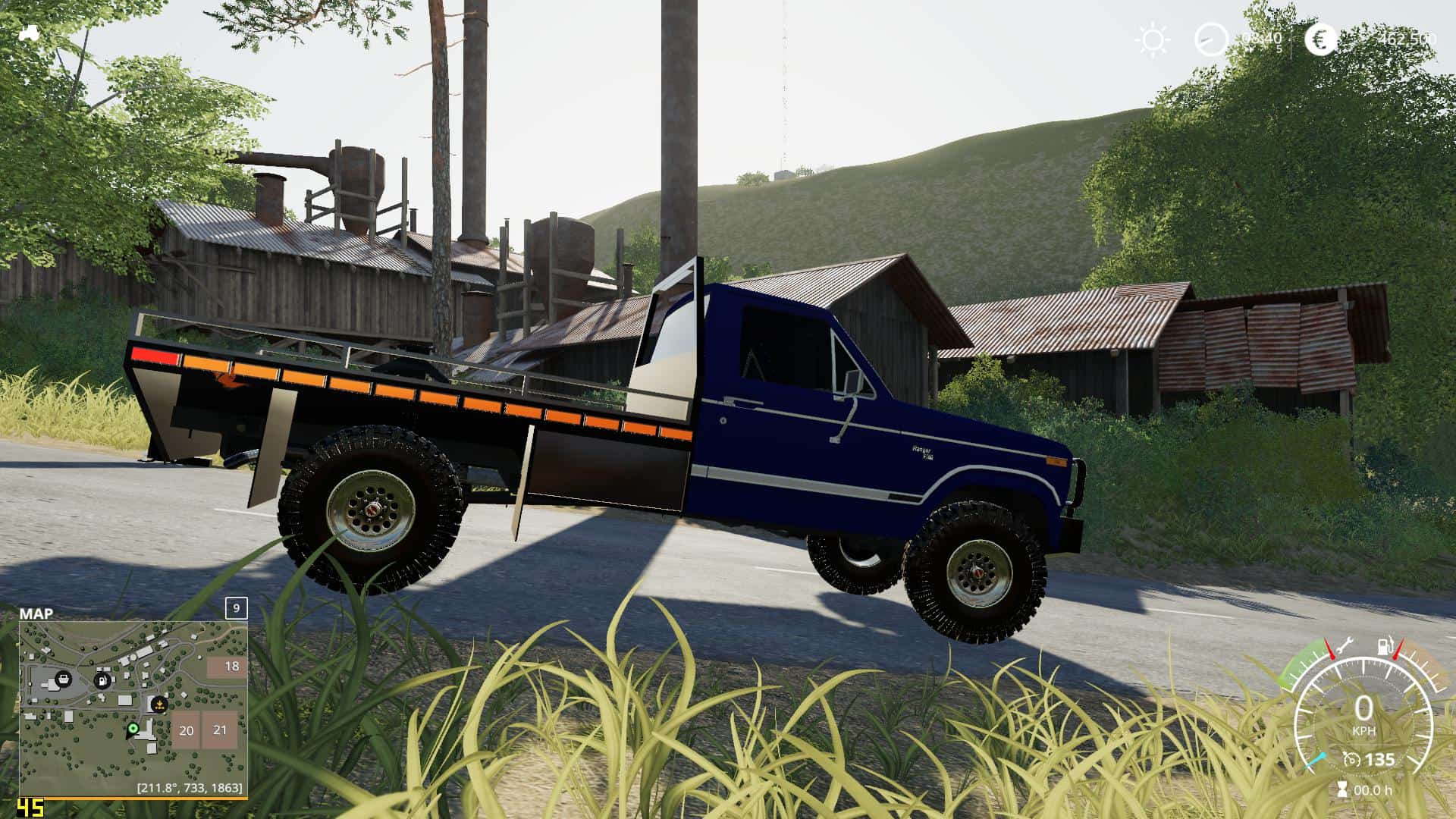Click the fuel pump gauge icon
Screen dimensions: 1456x819
point(1385,646)
